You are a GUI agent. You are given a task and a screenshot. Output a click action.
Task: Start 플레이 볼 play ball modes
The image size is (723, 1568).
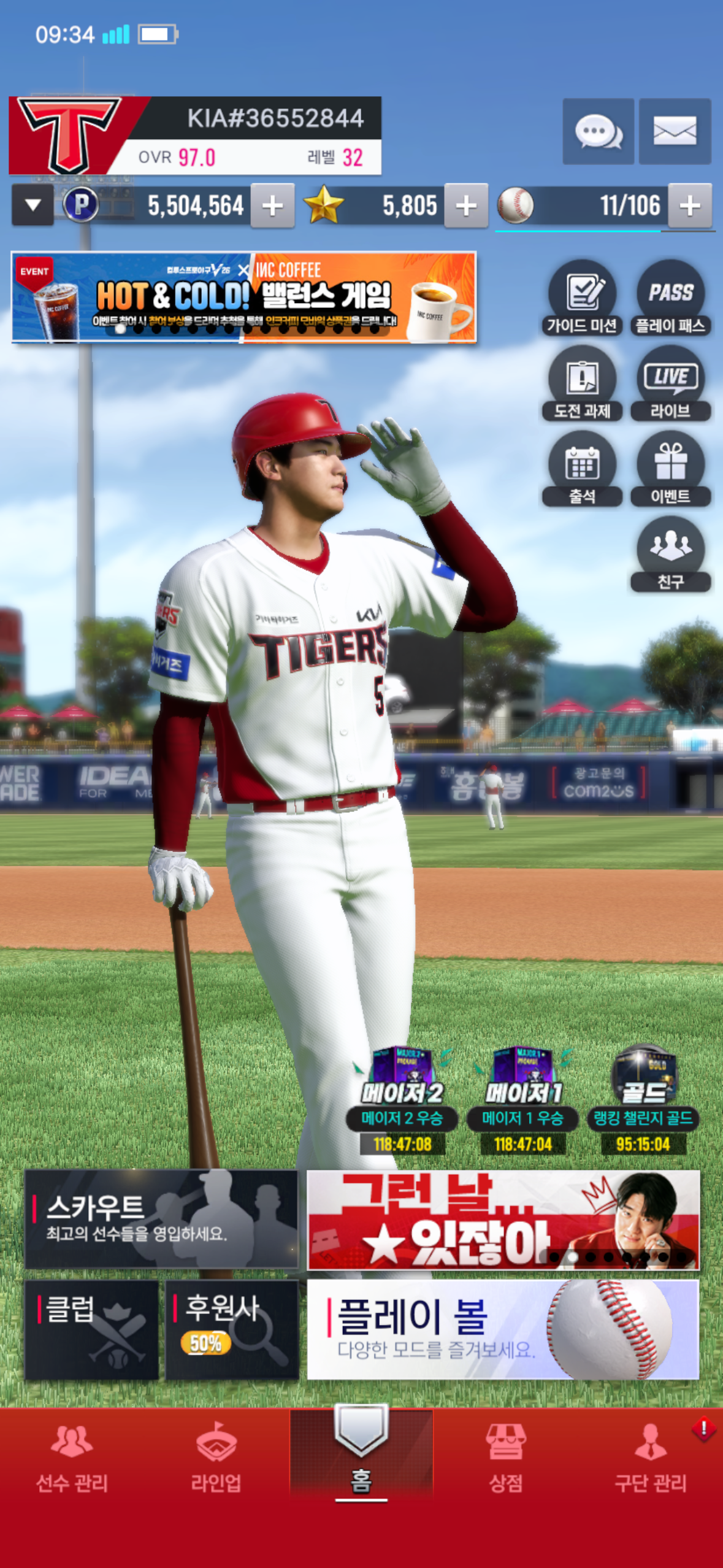pos(502,1329)
